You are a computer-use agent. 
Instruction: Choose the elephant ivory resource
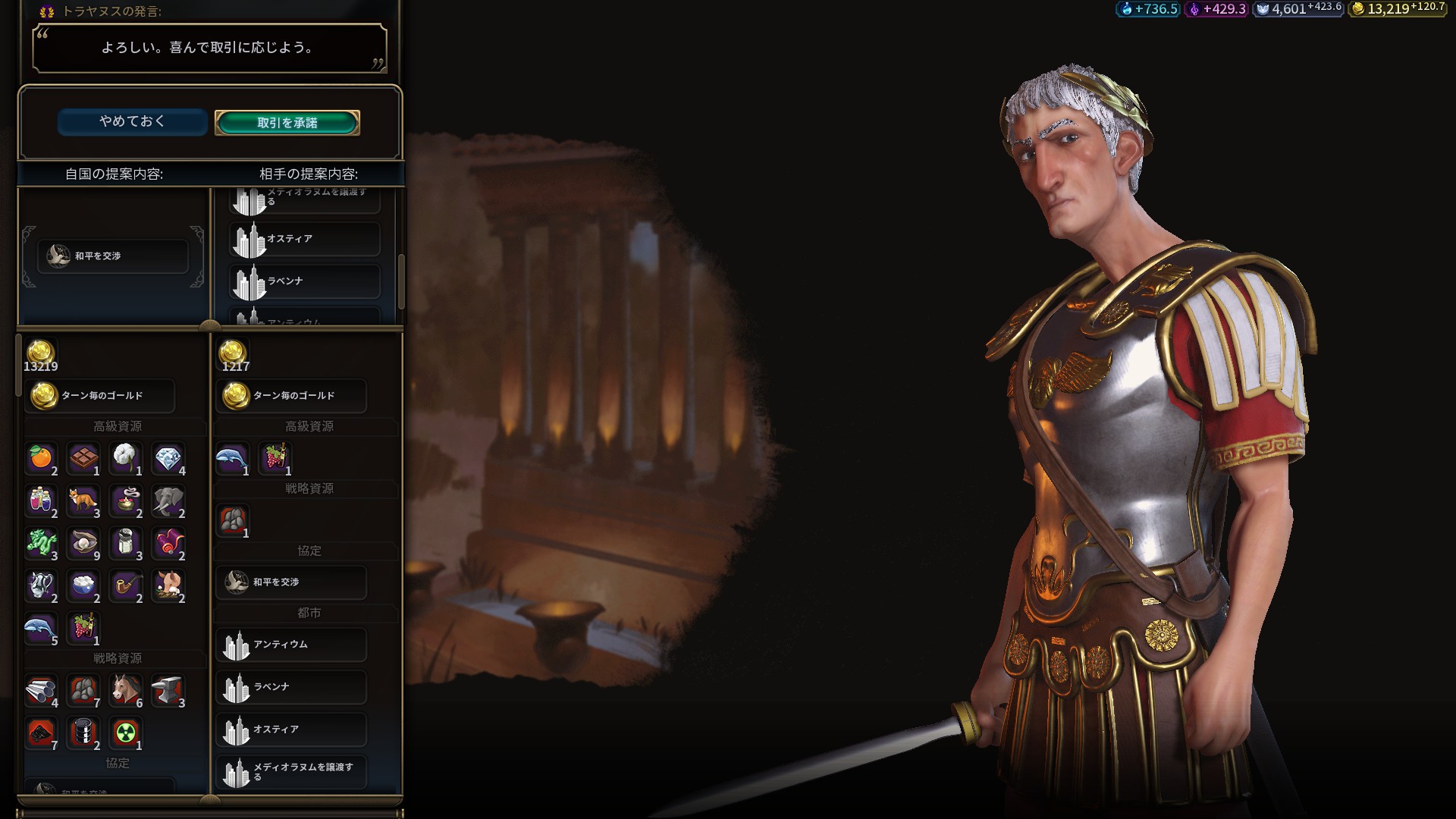point(168,500)
